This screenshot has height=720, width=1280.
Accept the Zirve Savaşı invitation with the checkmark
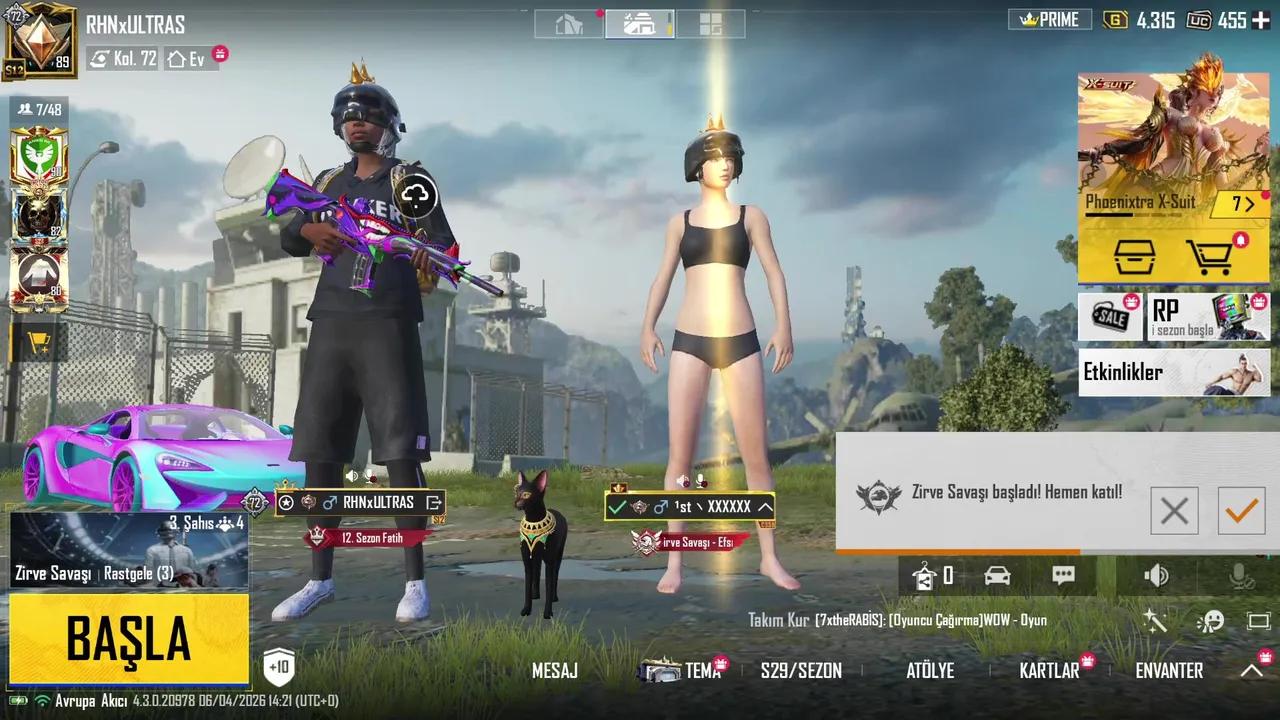(x=1240, y=511)
